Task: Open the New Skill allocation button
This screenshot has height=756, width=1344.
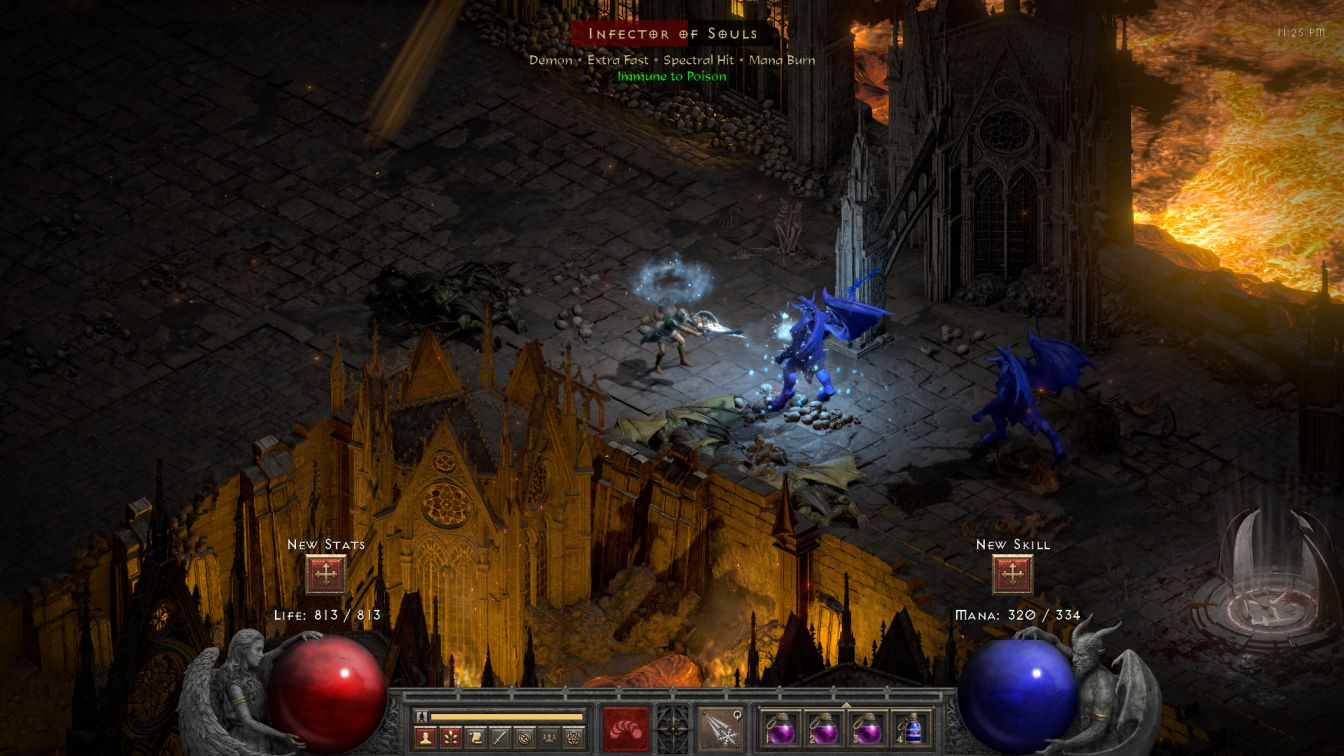Action: (x=1012, y=574)
